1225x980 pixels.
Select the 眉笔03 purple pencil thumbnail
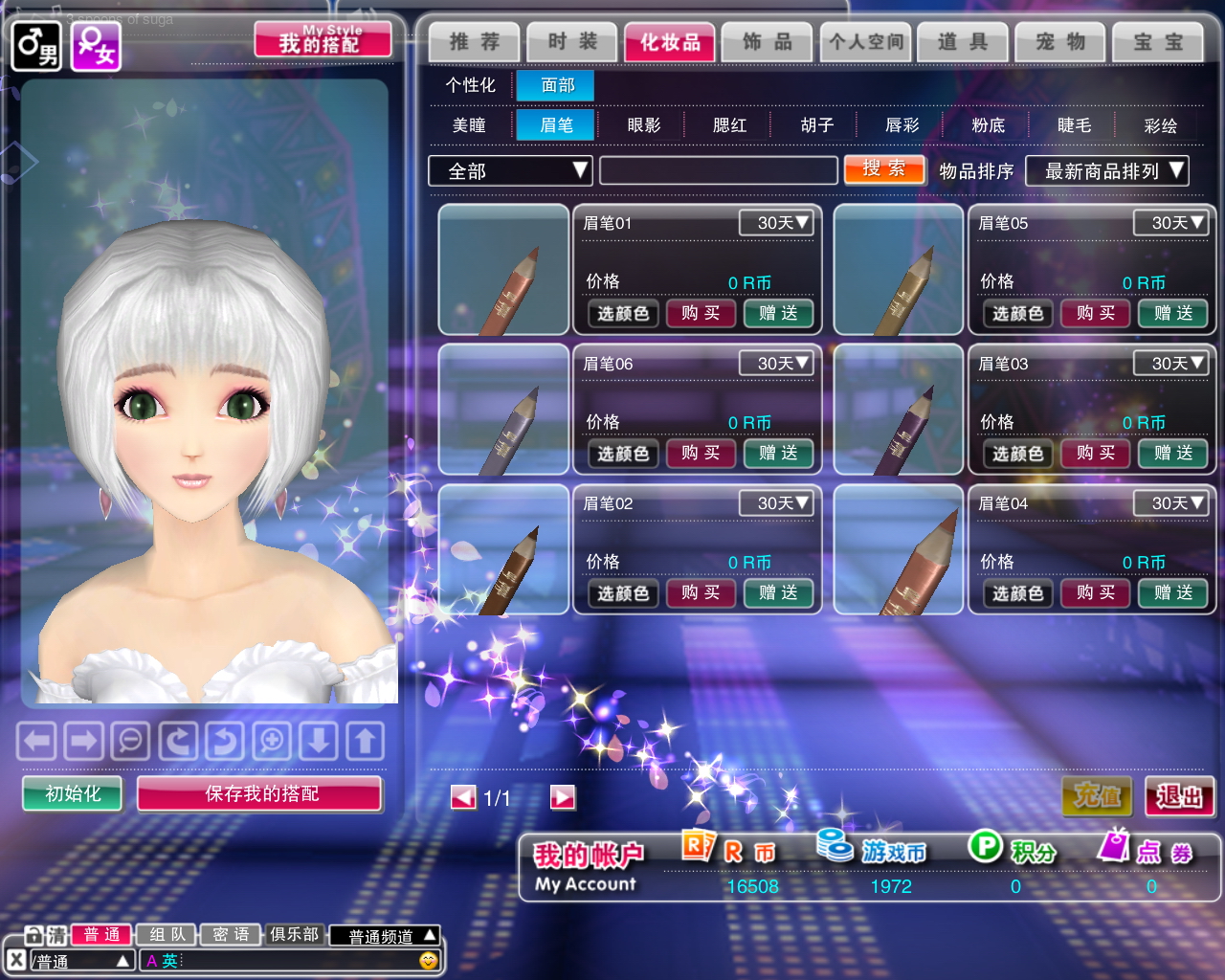click(898, 410)
